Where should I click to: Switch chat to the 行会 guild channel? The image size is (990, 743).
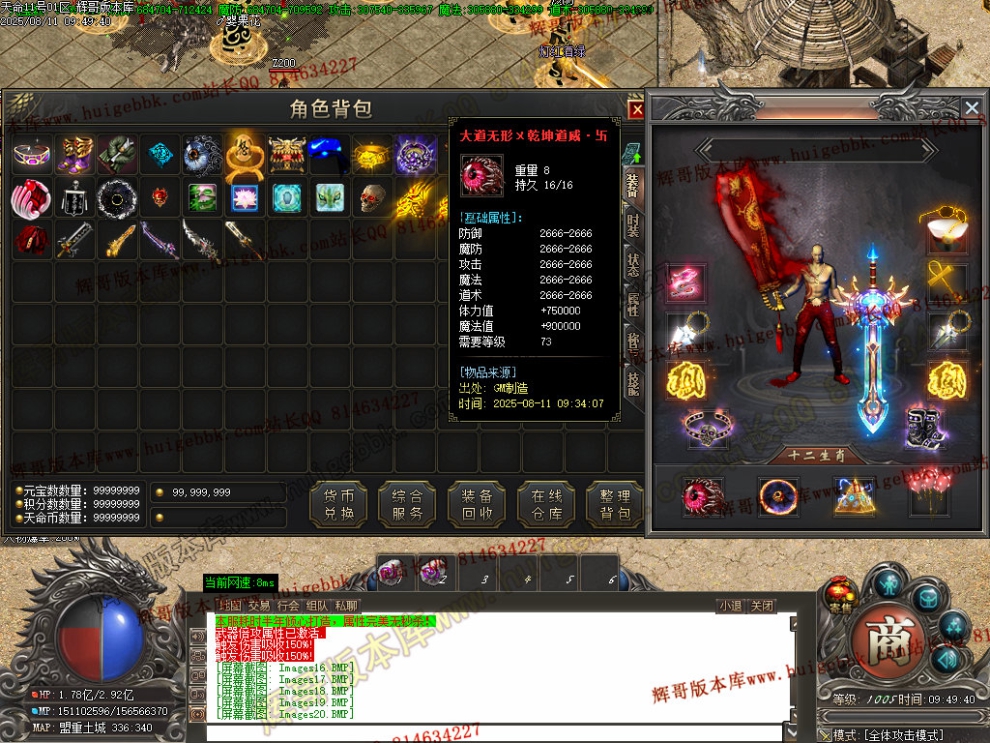point(288,606)
